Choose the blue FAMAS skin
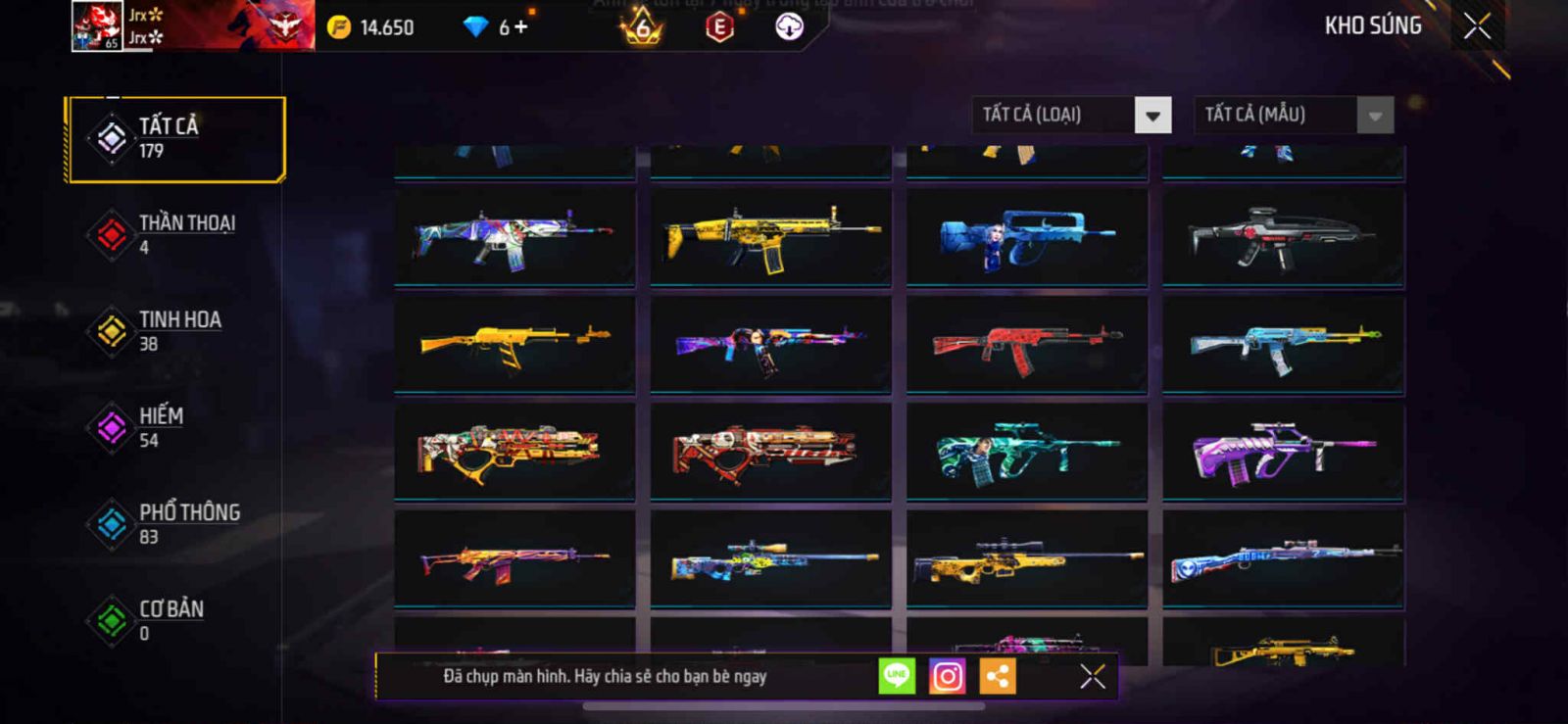This screenshot has height=724, width=1568. click(1026, 237)
